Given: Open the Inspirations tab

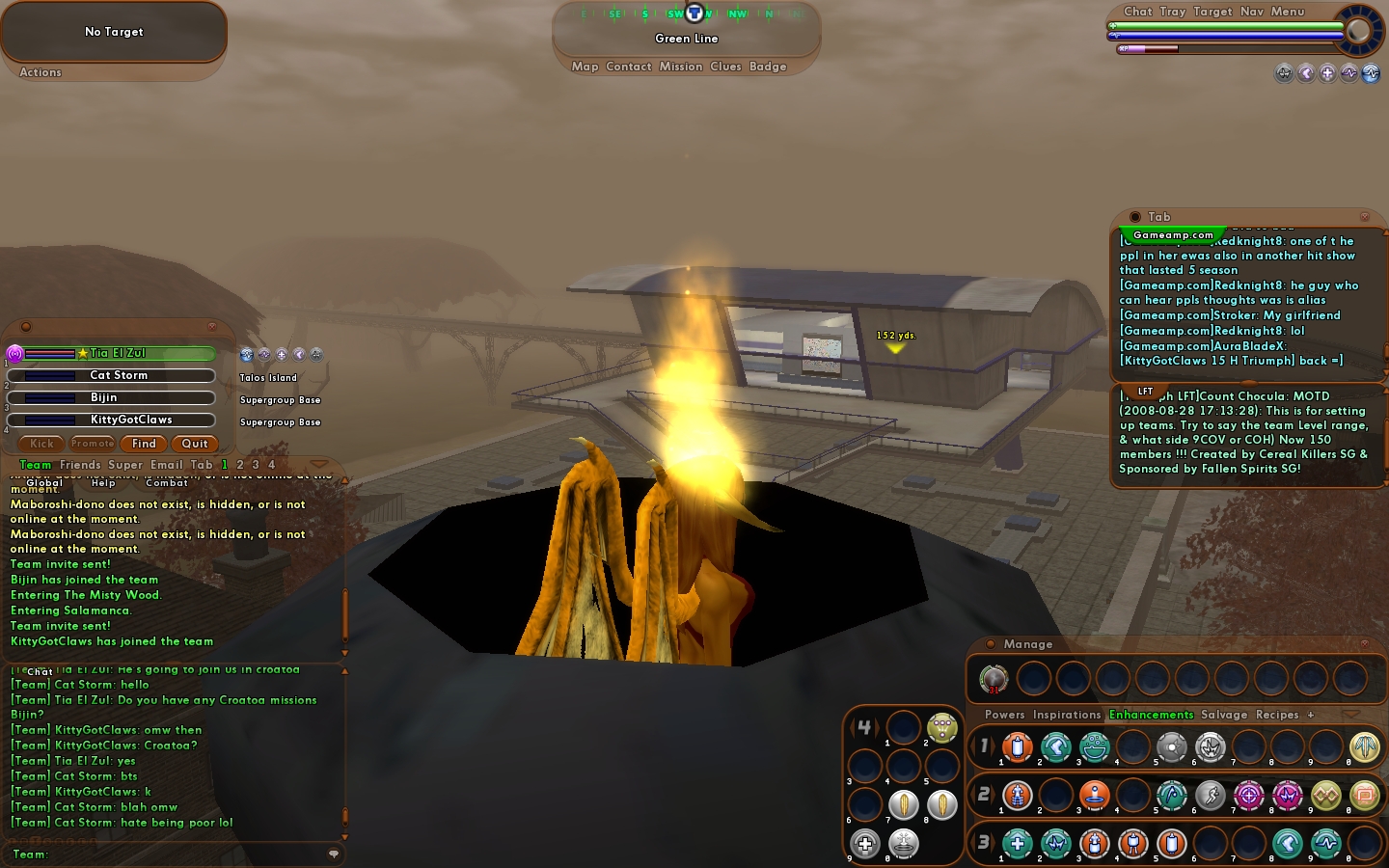Looking at the screenshot, I should [1066, 715].
